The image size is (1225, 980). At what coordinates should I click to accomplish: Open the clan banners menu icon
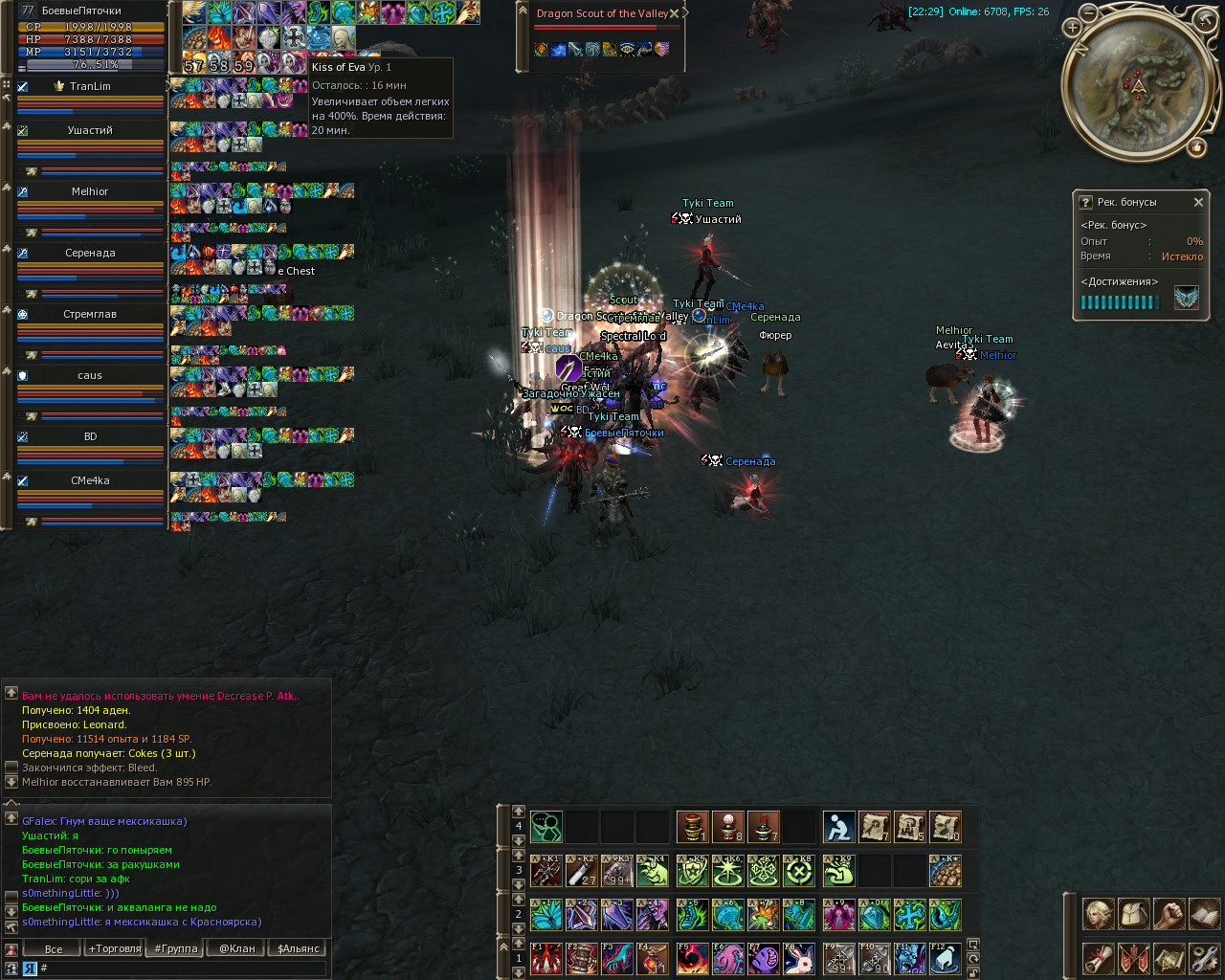(1134, 958)
